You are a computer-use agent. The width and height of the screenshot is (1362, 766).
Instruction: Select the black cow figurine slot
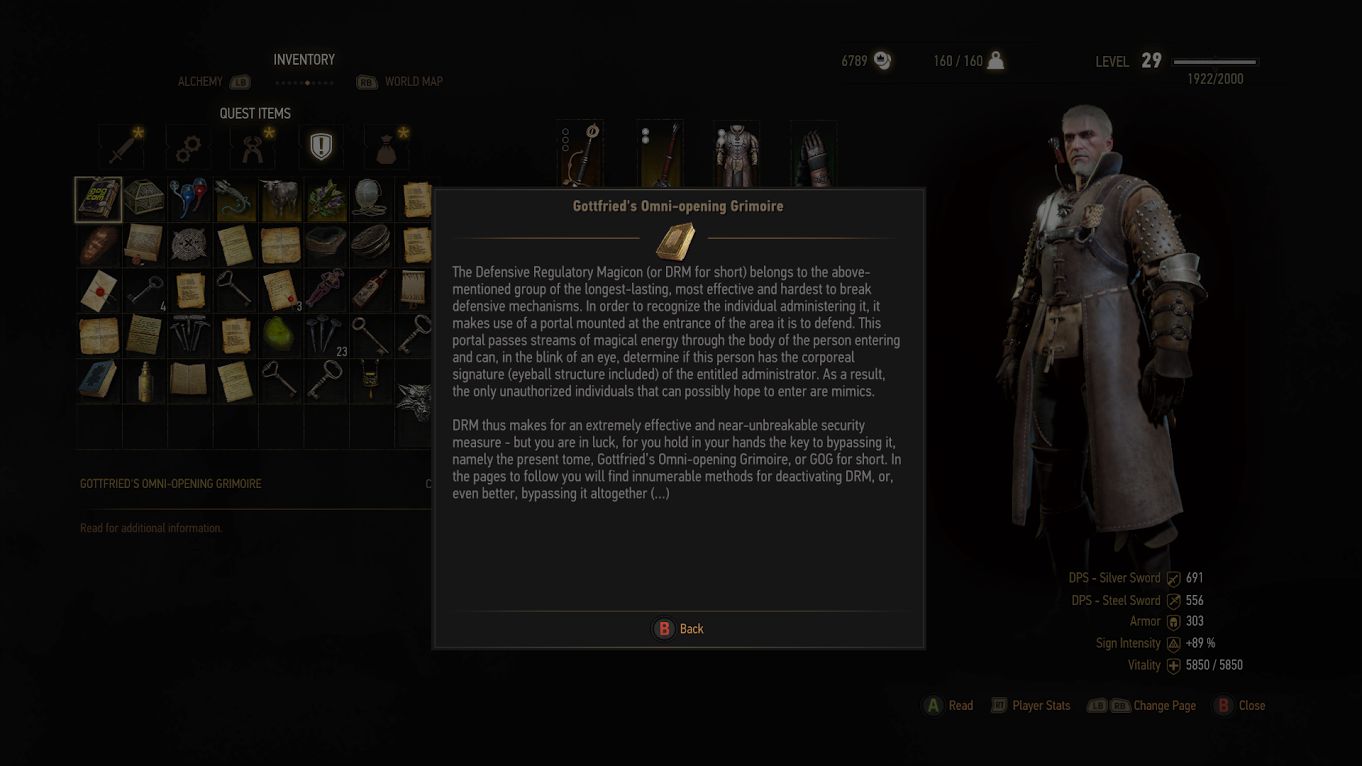tap(280, 200)
